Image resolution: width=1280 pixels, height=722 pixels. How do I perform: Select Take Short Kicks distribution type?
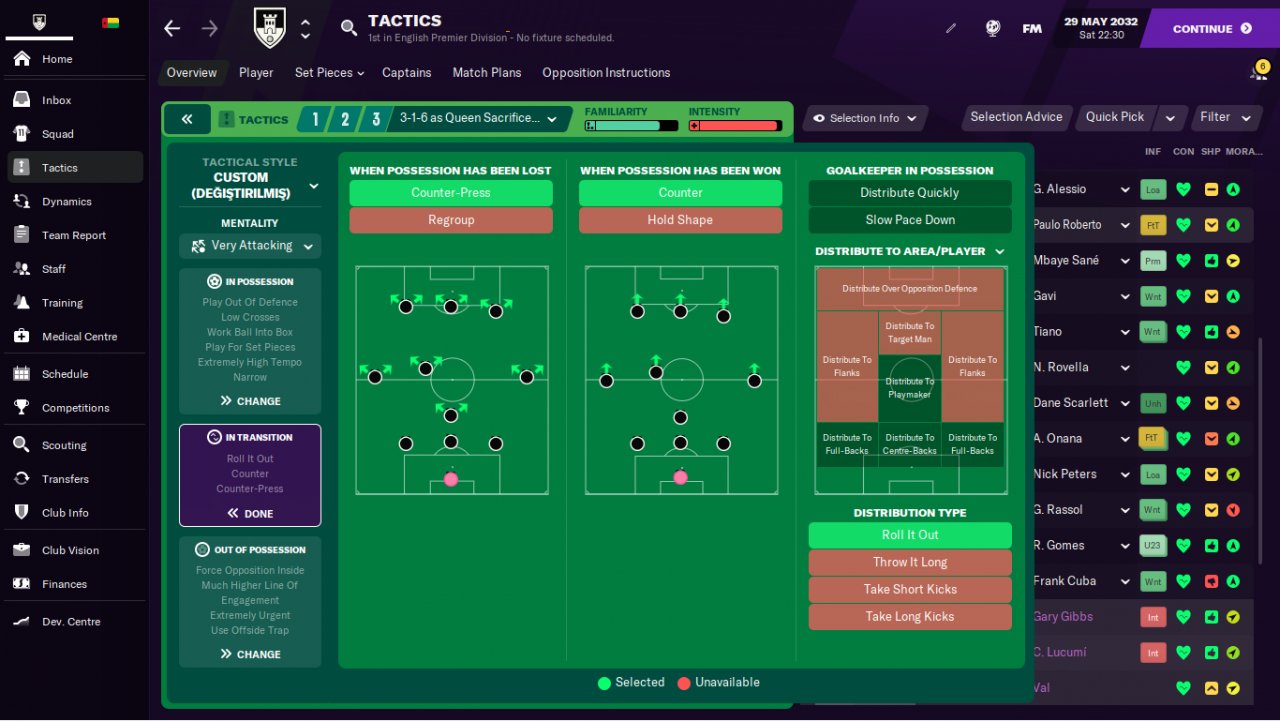[x=909, y=589]
